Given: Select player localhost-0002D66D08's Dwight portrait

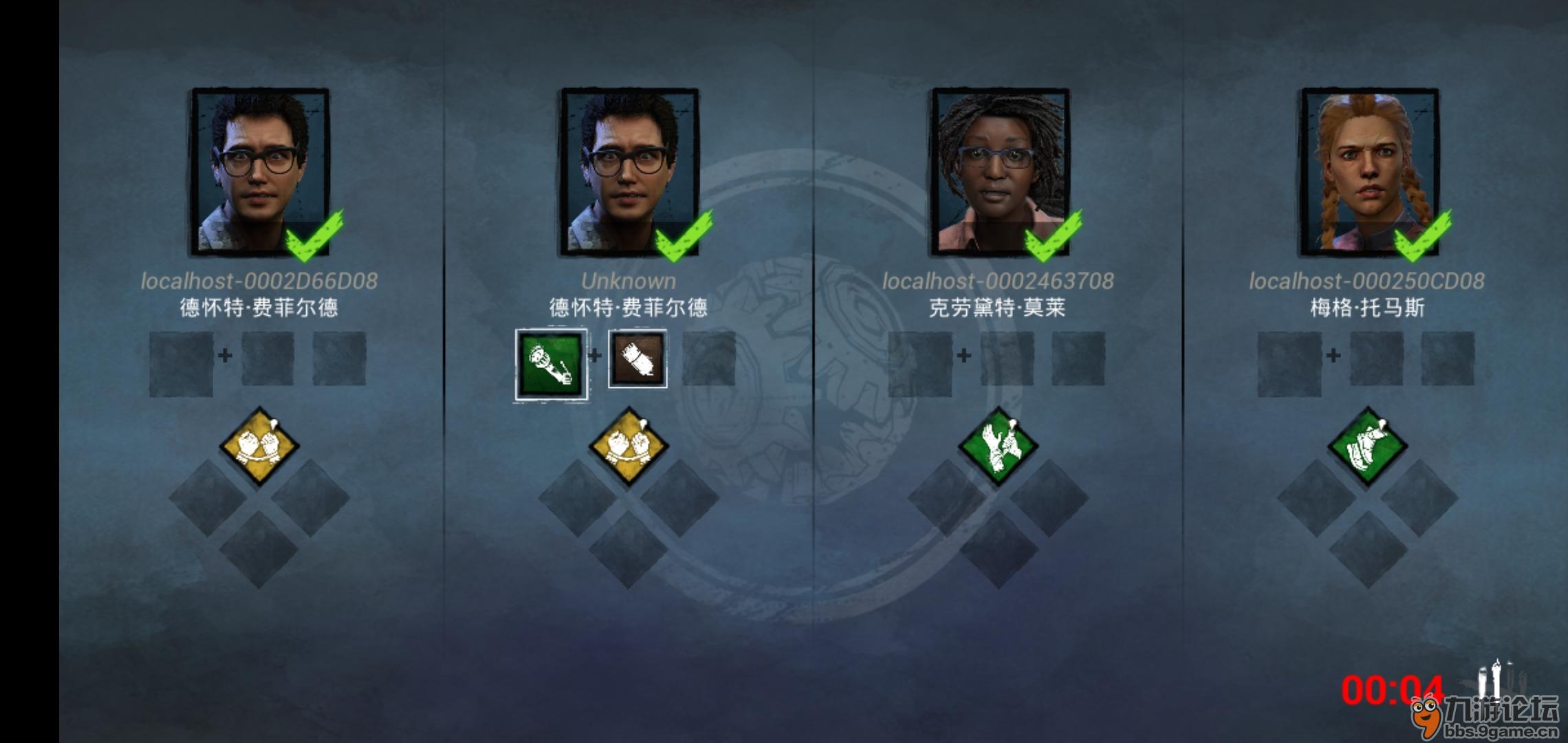Looking at the screenshot, I should pos(260,172).
